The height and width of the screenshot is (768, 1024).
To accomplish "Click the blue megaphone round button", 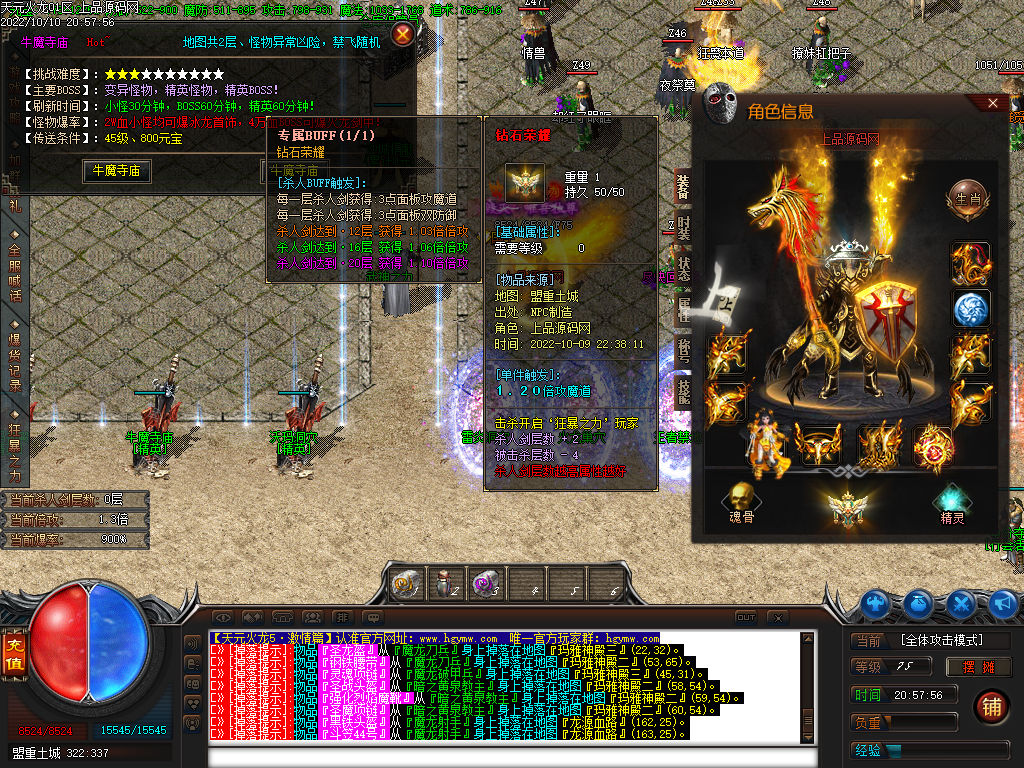I will [1003, 603].
